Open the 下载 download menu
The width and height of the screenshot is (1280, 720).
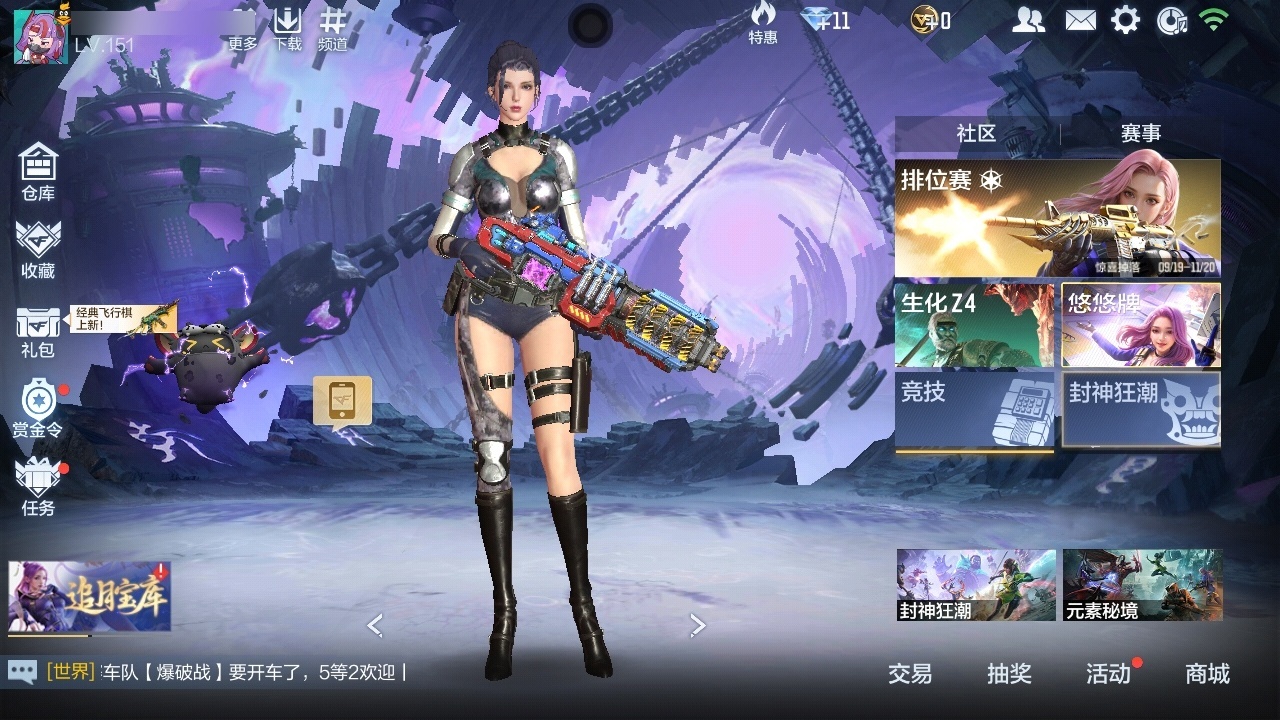coord(288,29)
